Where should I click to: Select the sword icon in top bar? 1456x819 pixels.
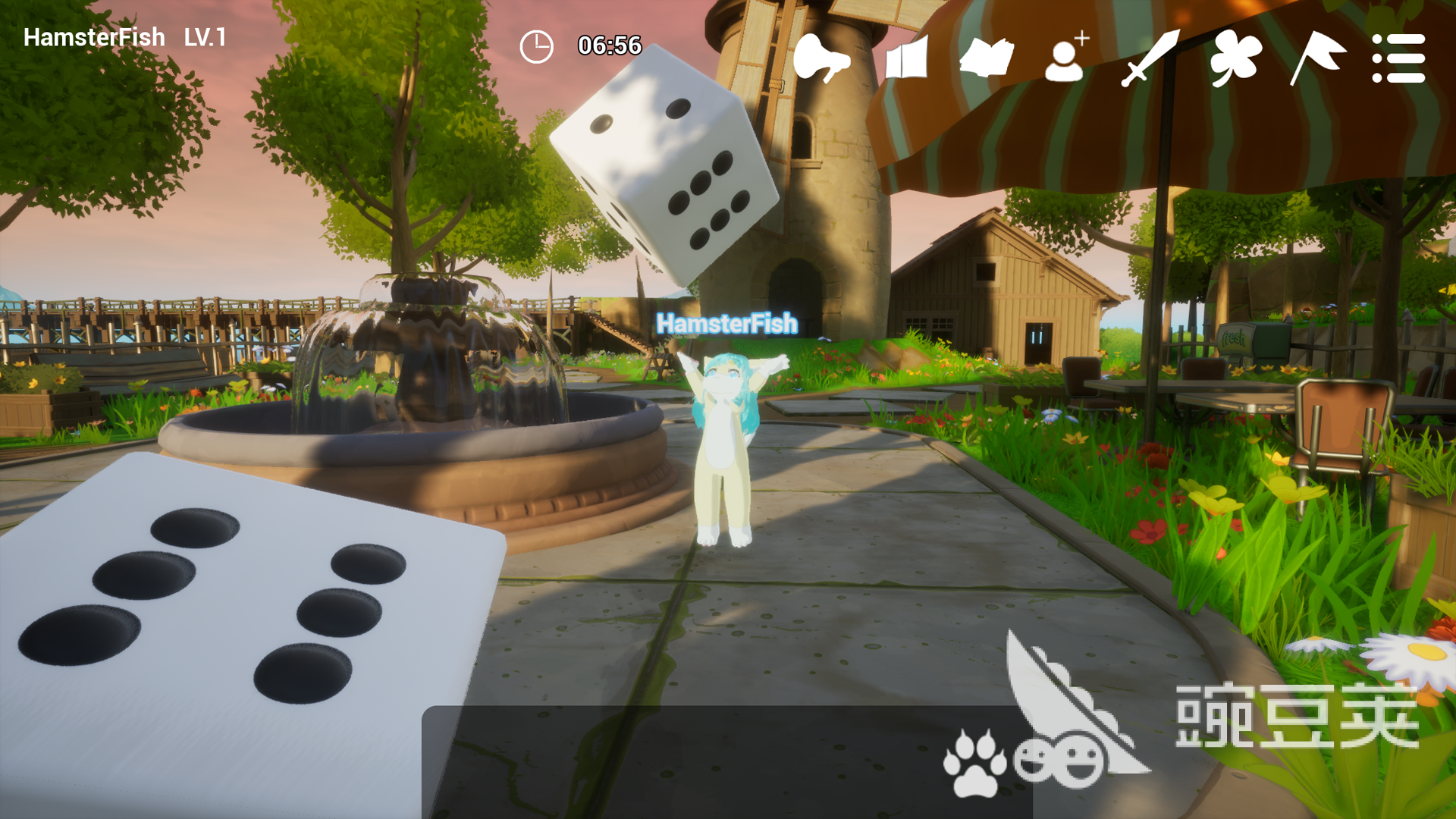tap(1150, 58)
